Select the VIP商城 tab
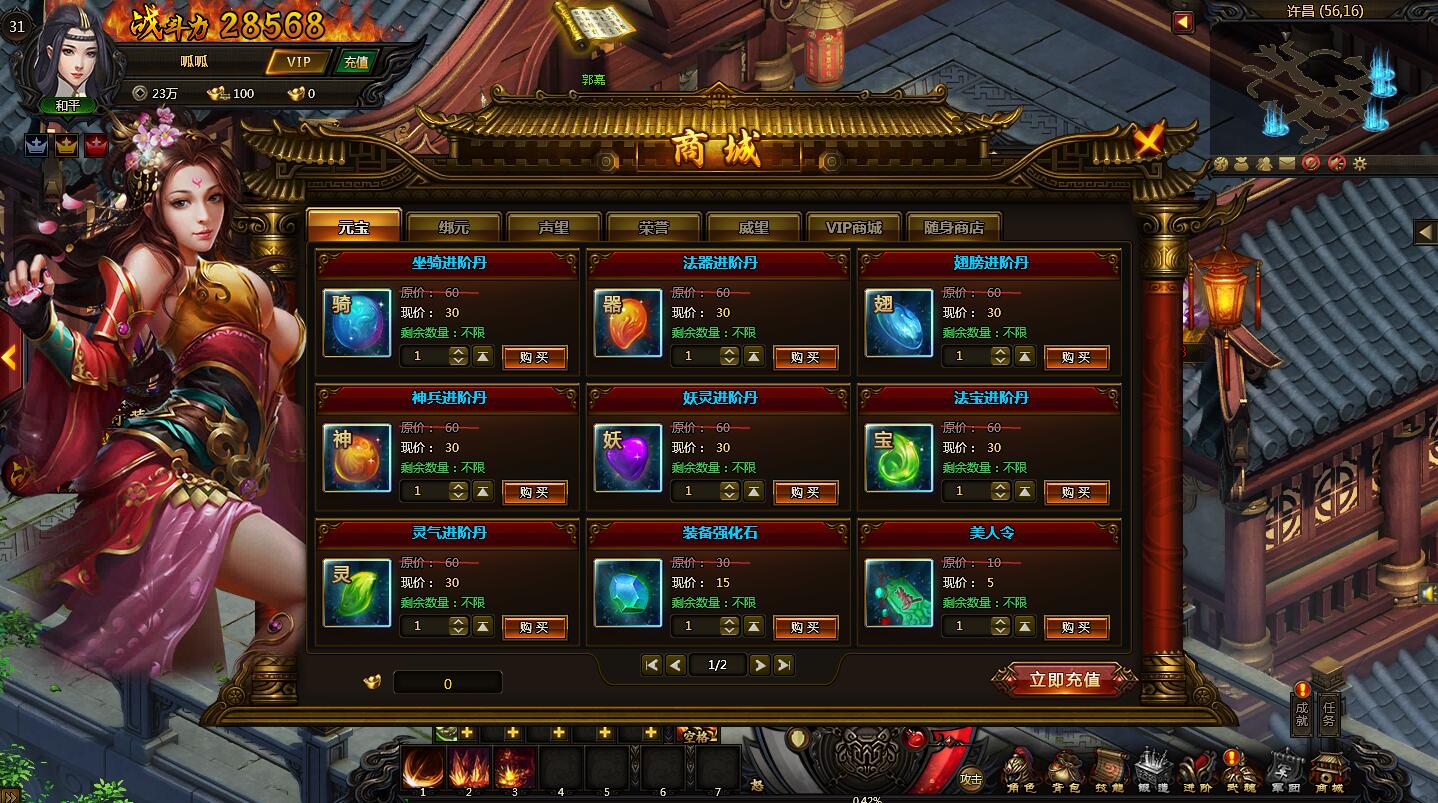 click(x=853, y=227)
